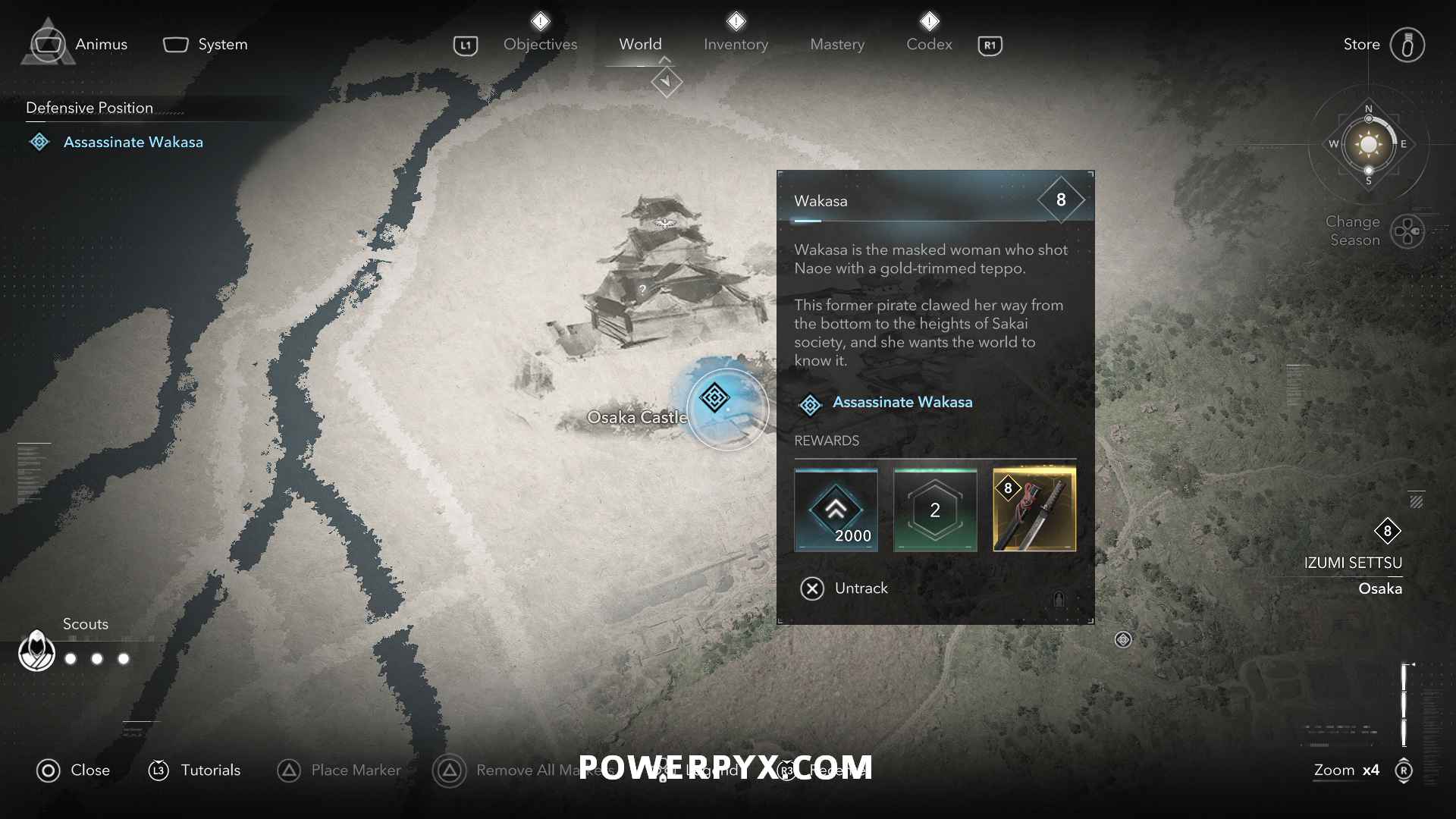Inspect the gold katana reward
This screenshot has height=819, width=1456.
pos(1034,510)
